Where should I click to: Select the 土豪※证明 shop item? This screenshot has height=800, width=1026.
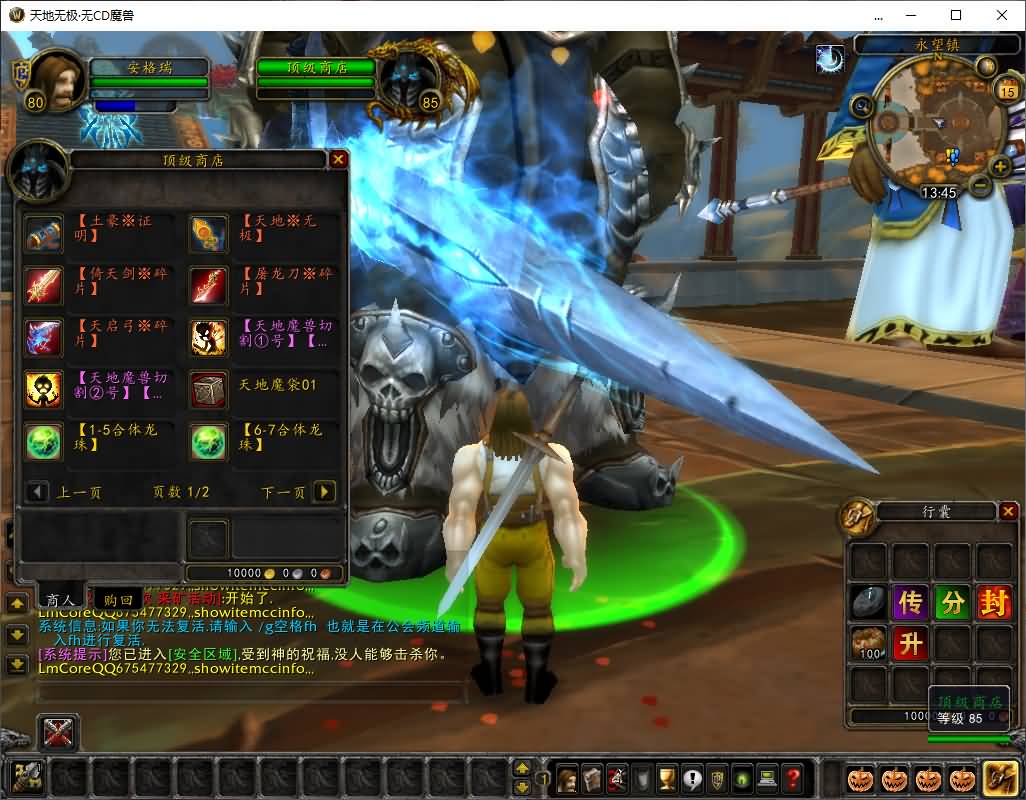click(x=44, y=233)
